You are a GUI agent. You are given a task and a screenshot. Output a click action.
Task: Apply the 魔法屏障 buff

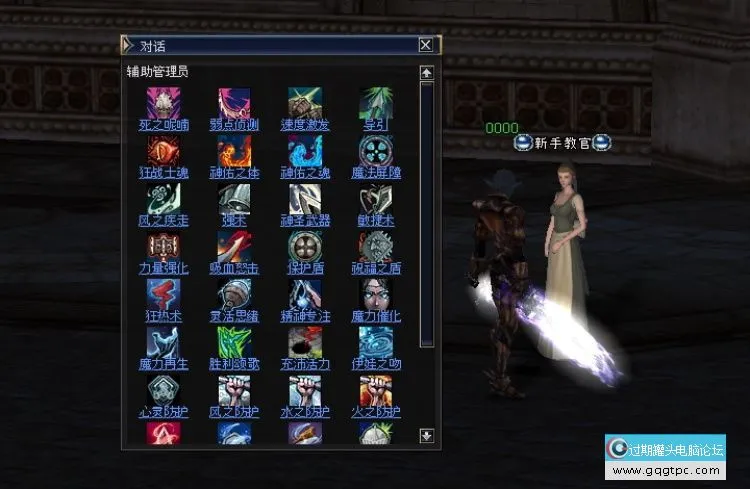376,173
